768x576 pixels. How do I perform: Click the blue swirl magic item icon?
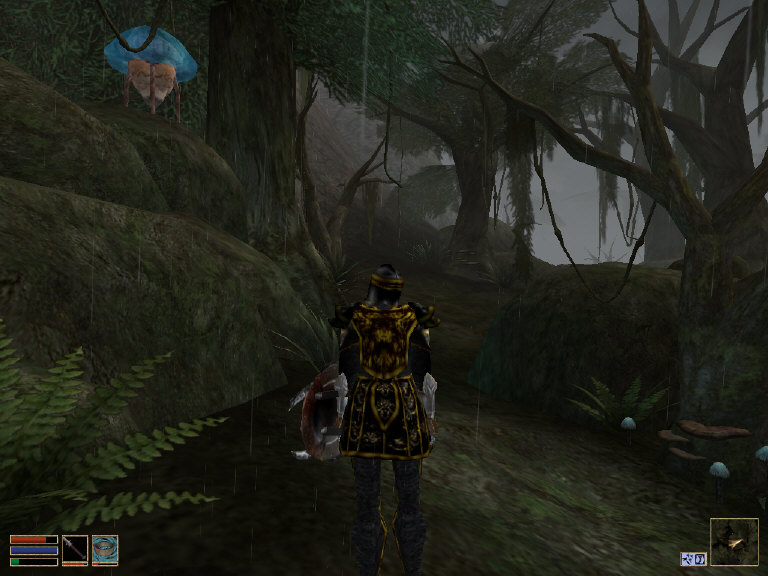pos(105,548)
